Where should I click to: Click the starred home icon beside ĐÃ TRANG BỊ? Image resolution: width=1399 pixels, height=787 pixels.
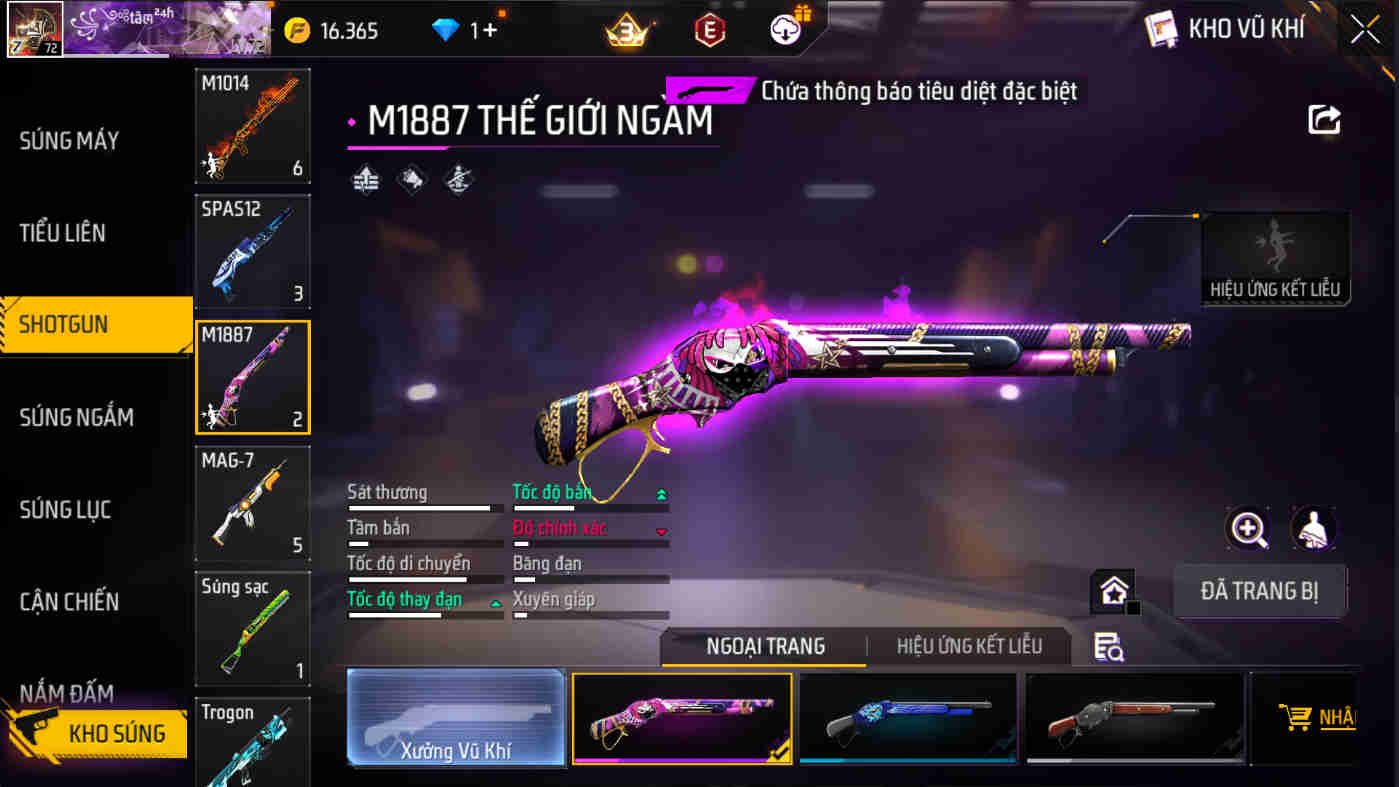point(1113,591)
